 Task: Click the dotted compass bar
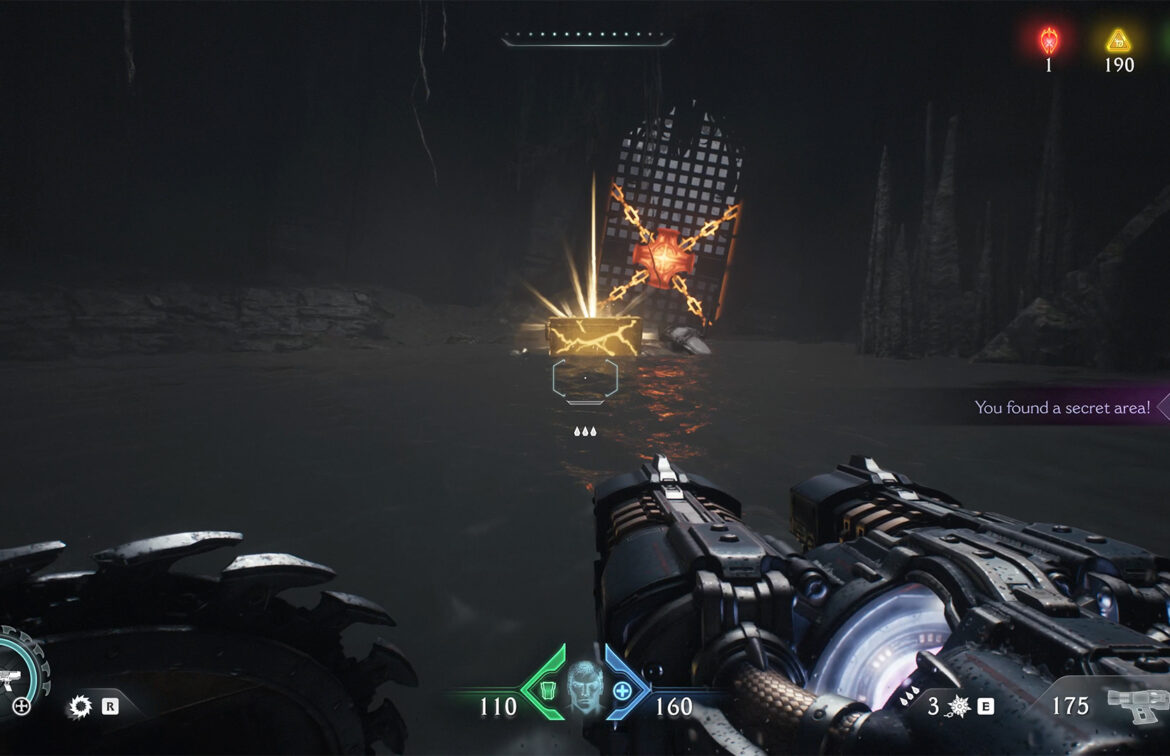[587, 40]
